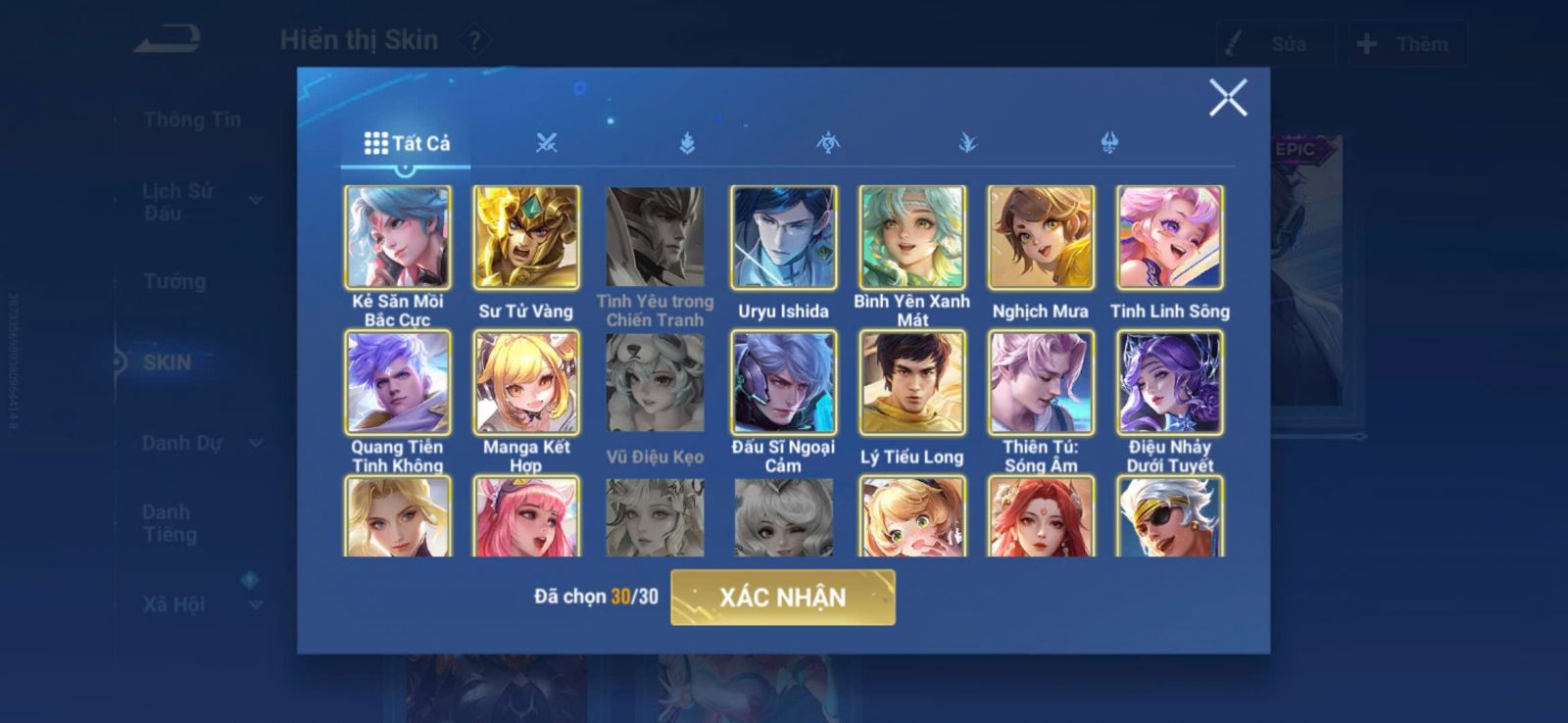Switch to the Tất Cả tab

click(407, 143)
